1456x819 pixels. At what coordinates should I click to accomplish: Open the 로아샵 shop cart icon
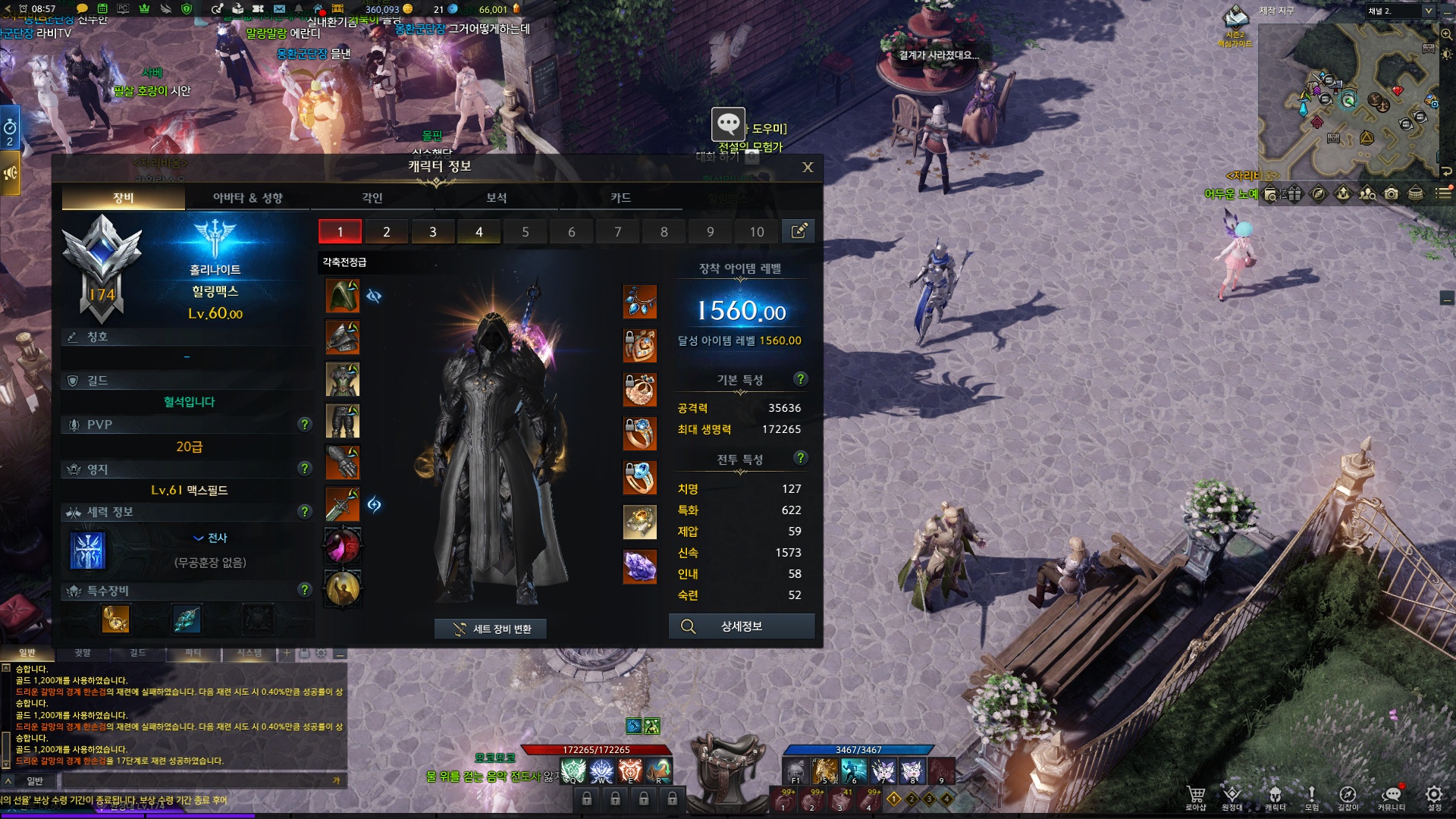point(1196,796)
